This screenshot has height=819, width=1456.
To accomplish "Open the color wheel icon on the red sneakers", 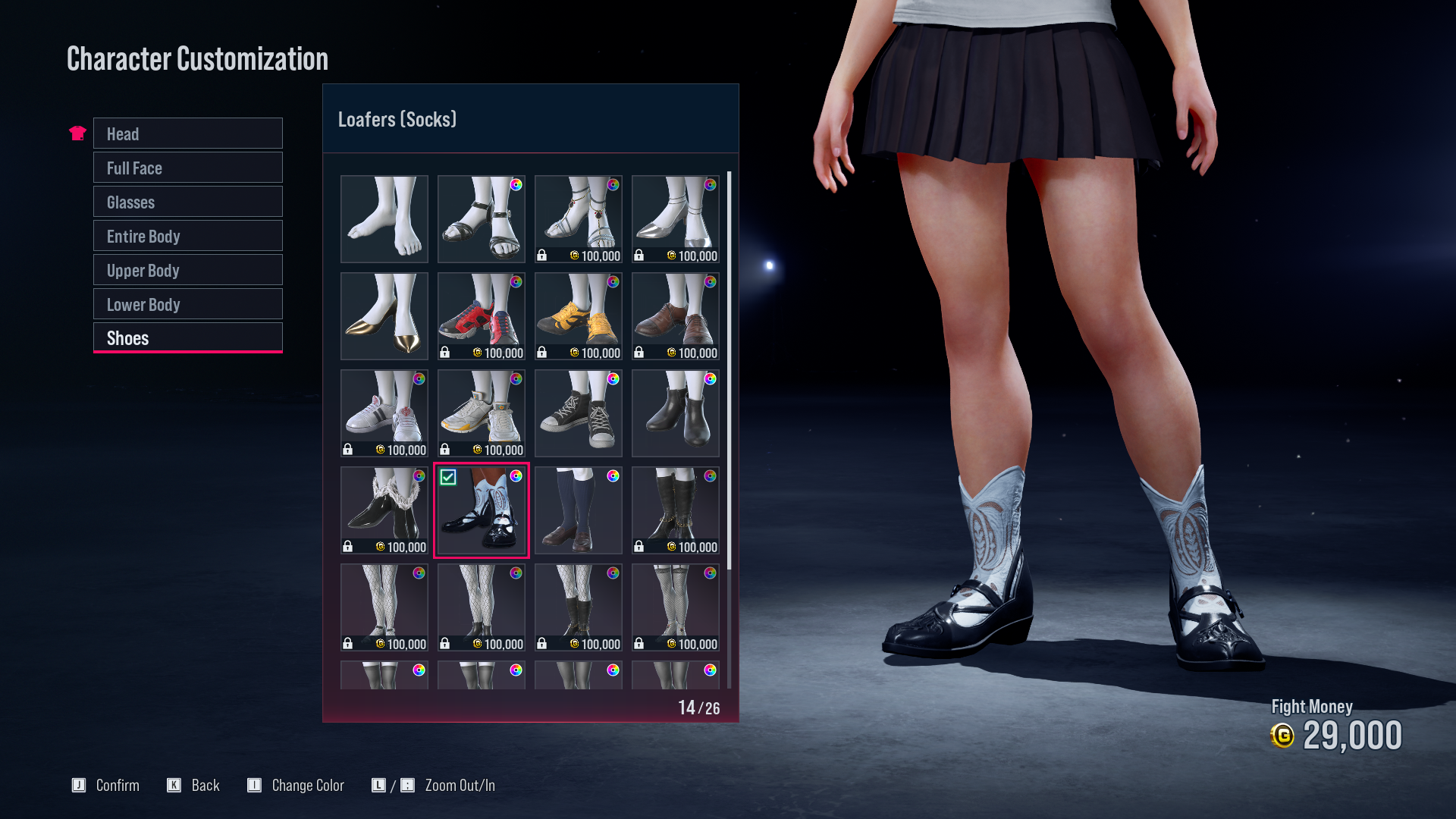I will 518,282.
